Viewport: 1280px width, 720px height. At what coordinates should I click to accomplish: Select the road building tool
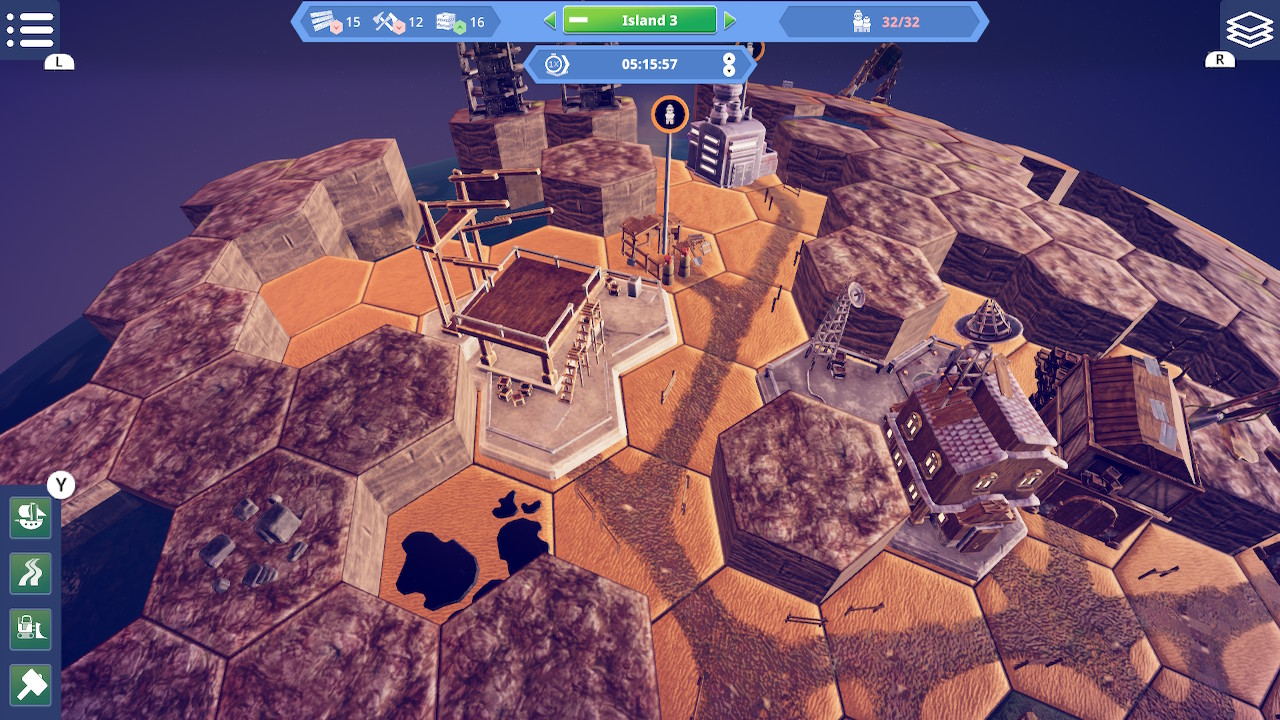click(x=31, y=573)
